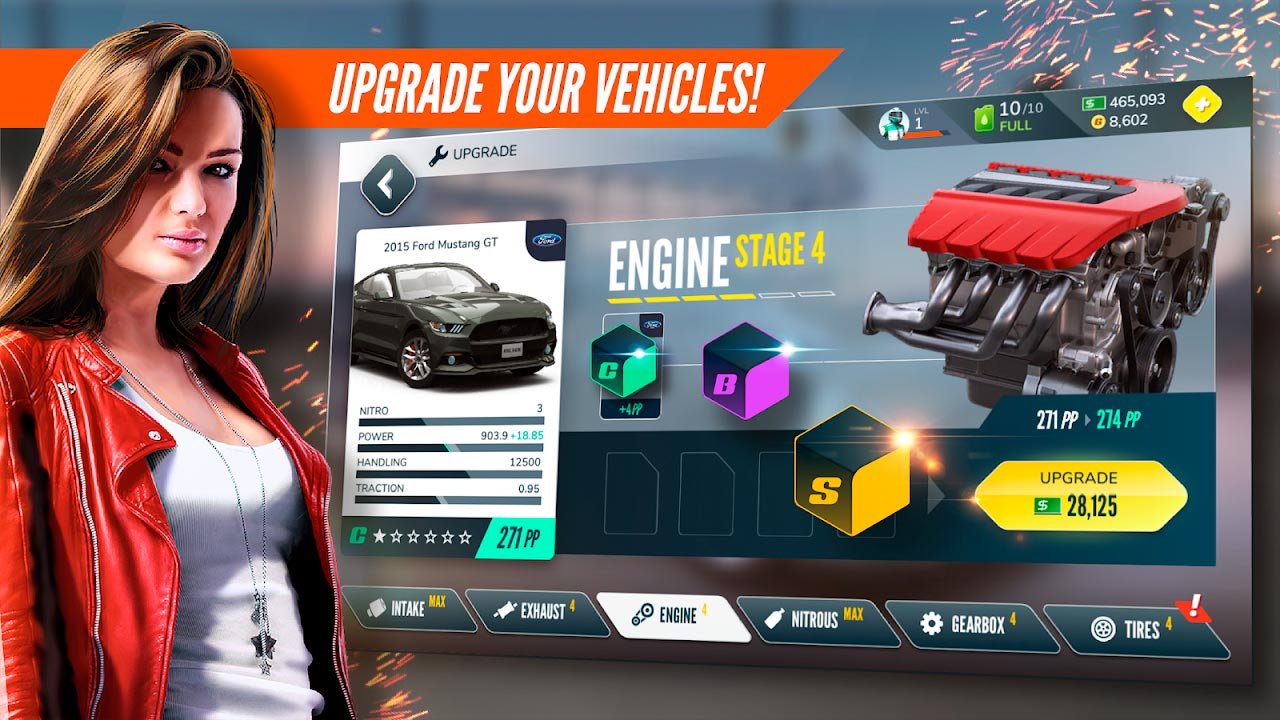Open the Exhaust upgrade tab

click(537, 611)
